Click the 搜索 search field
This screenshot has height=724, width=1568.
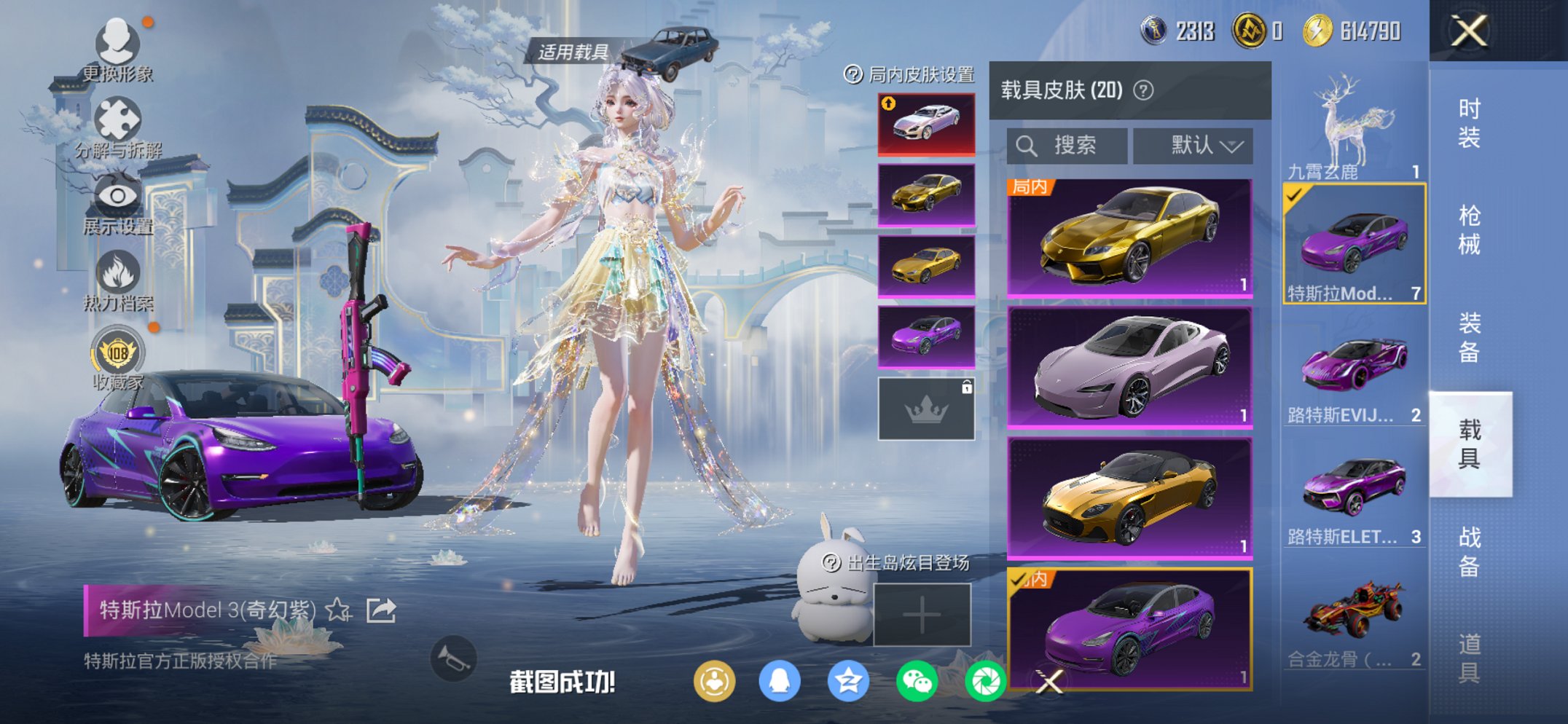(x=1066, y=144)
